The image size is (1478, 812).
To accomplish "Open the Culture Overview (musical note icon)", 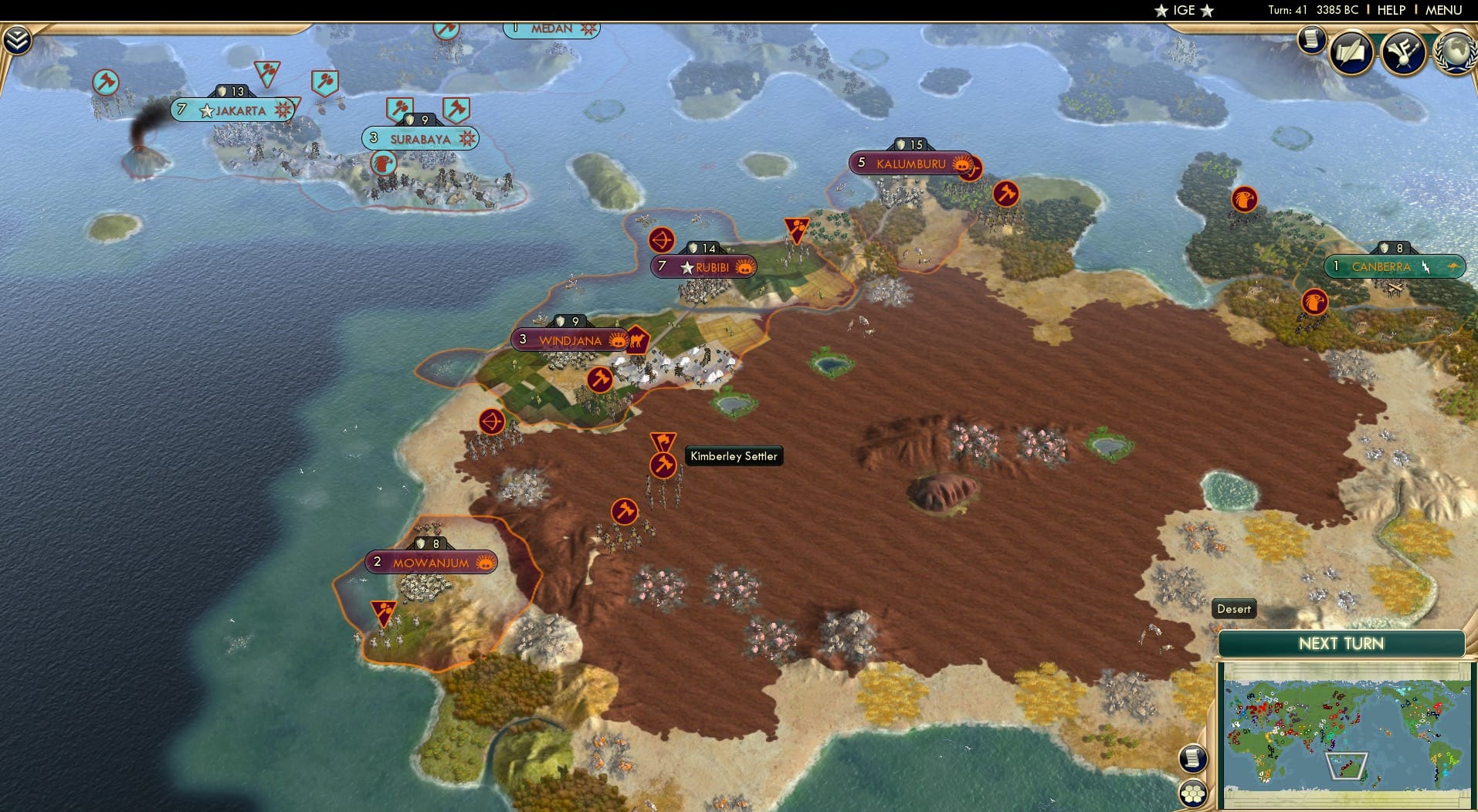I will point(1403,52).
